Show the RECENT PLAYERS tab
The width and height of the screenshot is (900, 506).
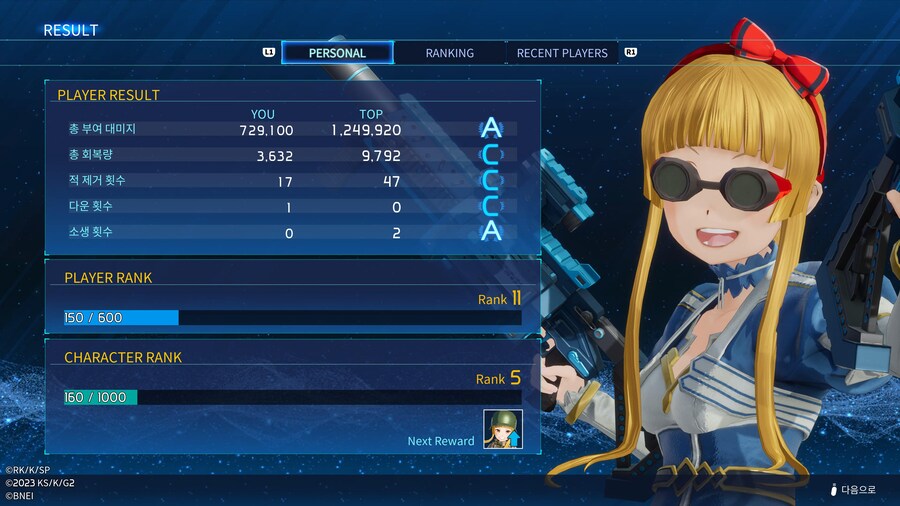tap(561, 53)
